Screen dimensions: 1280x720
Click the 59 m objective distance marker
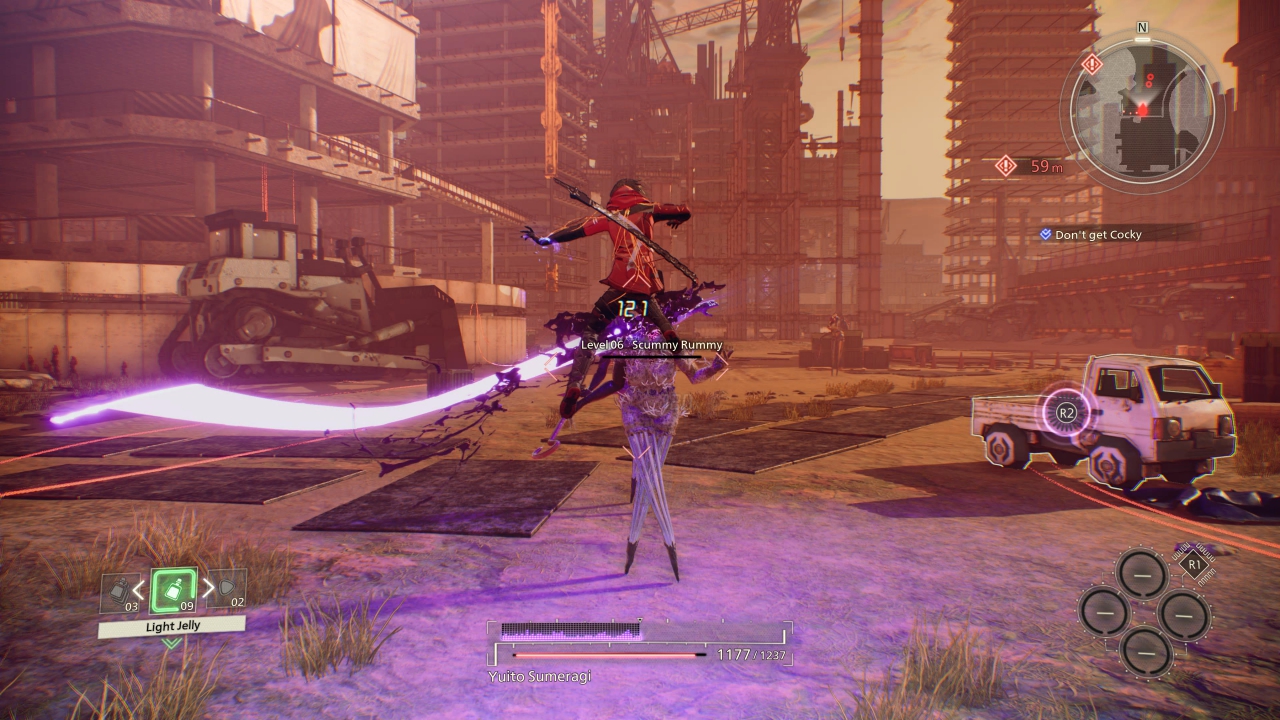[x=1030, y=166]
